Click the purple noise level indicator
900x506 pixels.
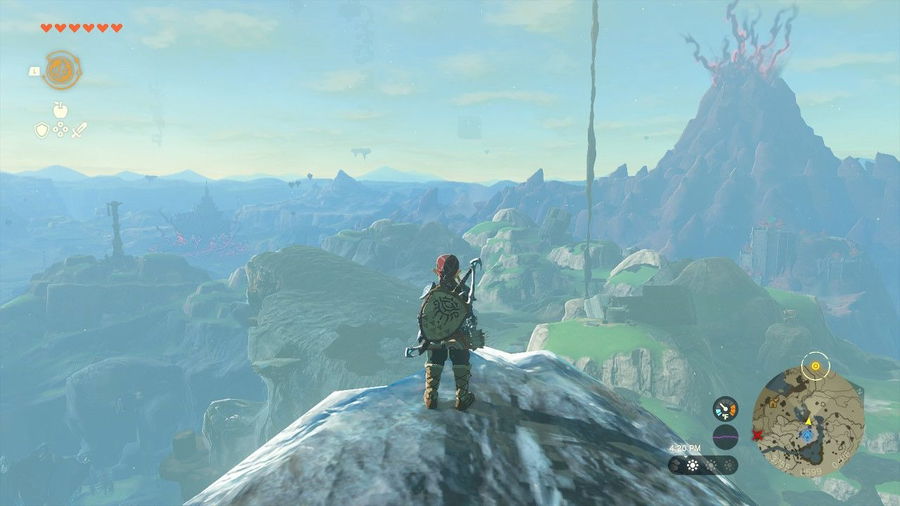tap(725, 436)
